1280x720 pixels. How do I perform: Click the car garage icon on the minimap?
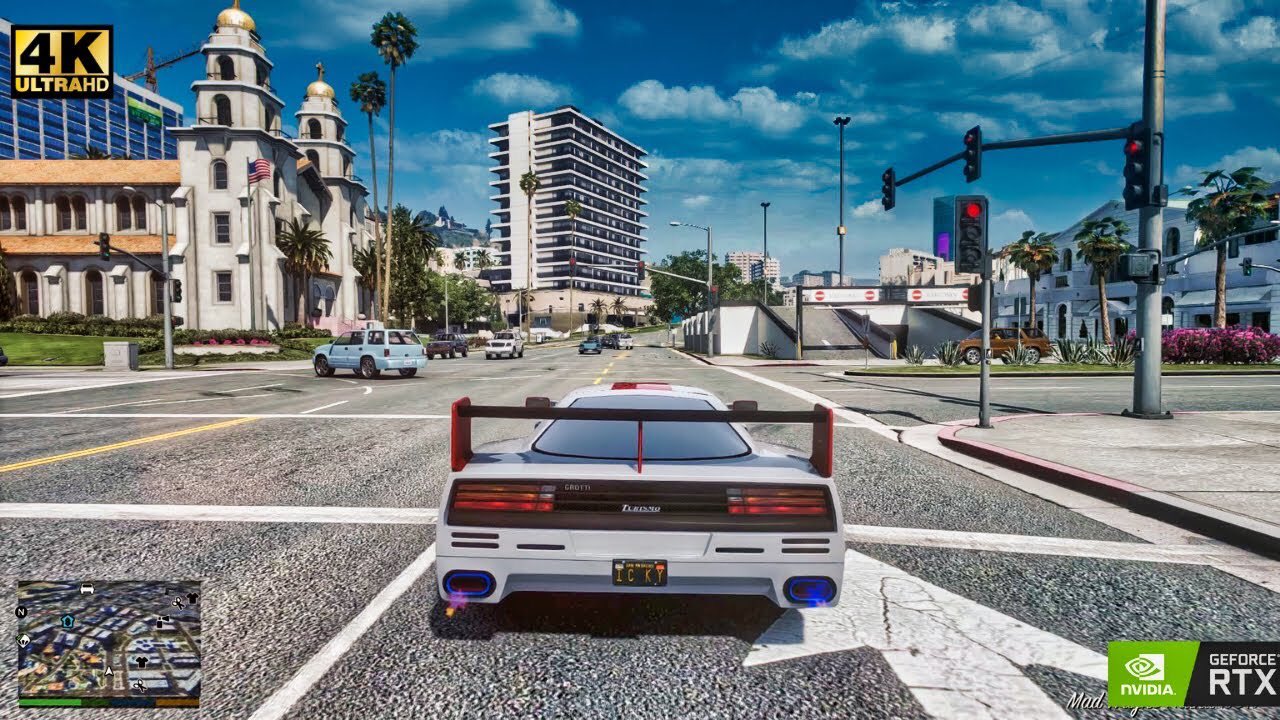tap(86, 589)
